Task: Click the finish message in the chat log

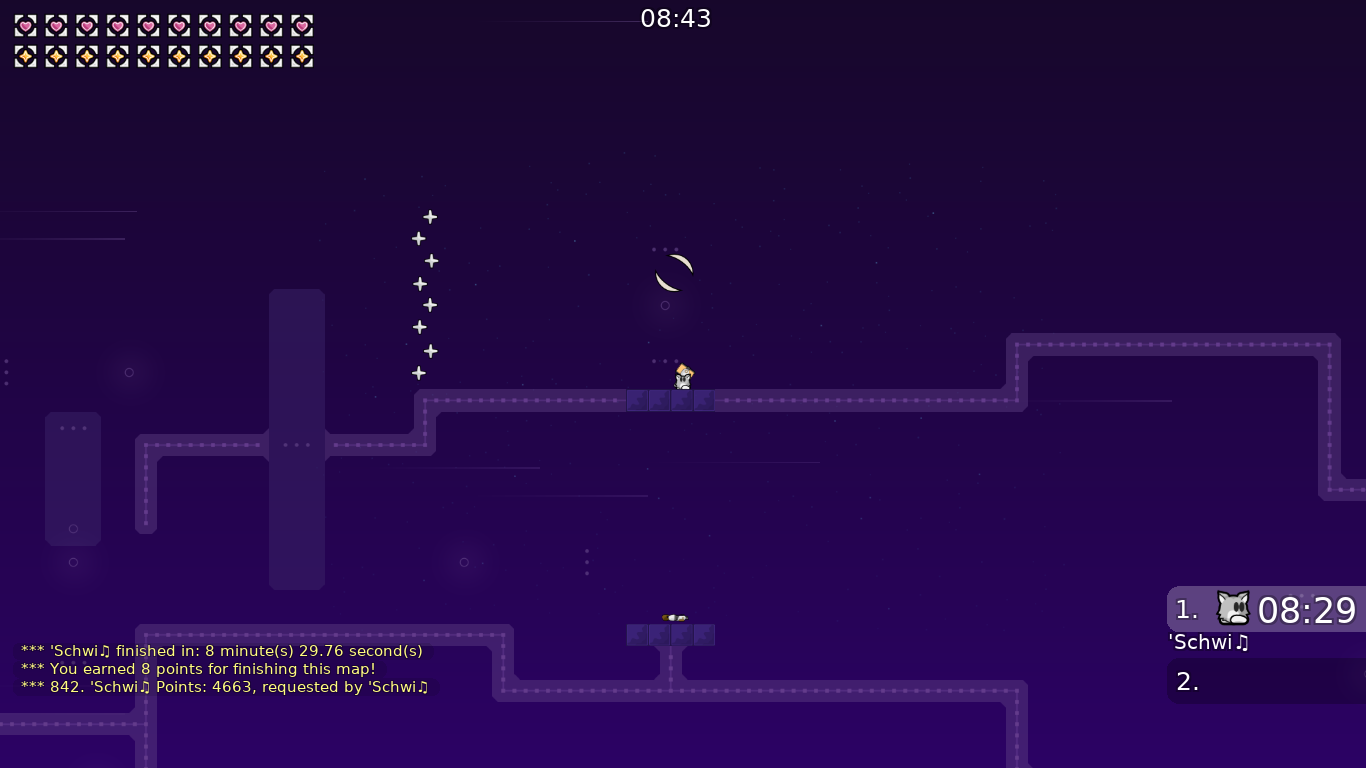Action: 221,651
